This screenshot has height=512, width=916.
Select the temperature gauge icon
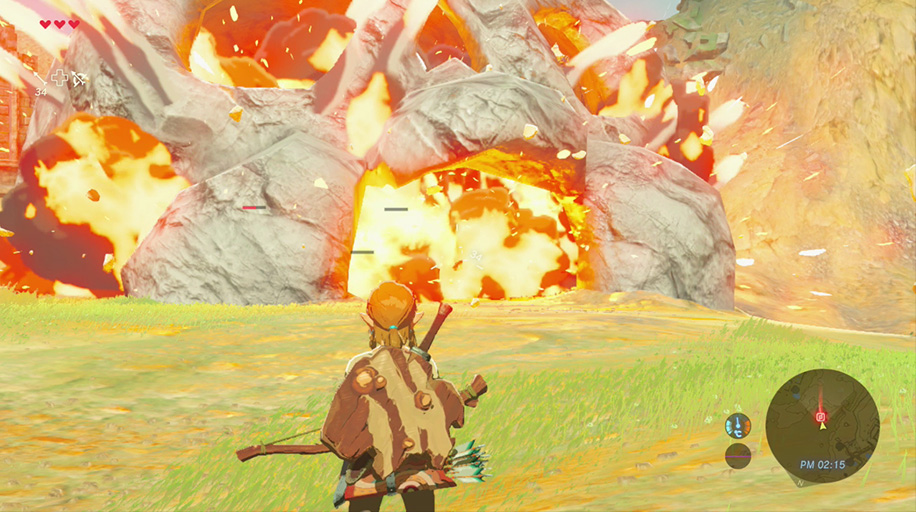[738, 426]
